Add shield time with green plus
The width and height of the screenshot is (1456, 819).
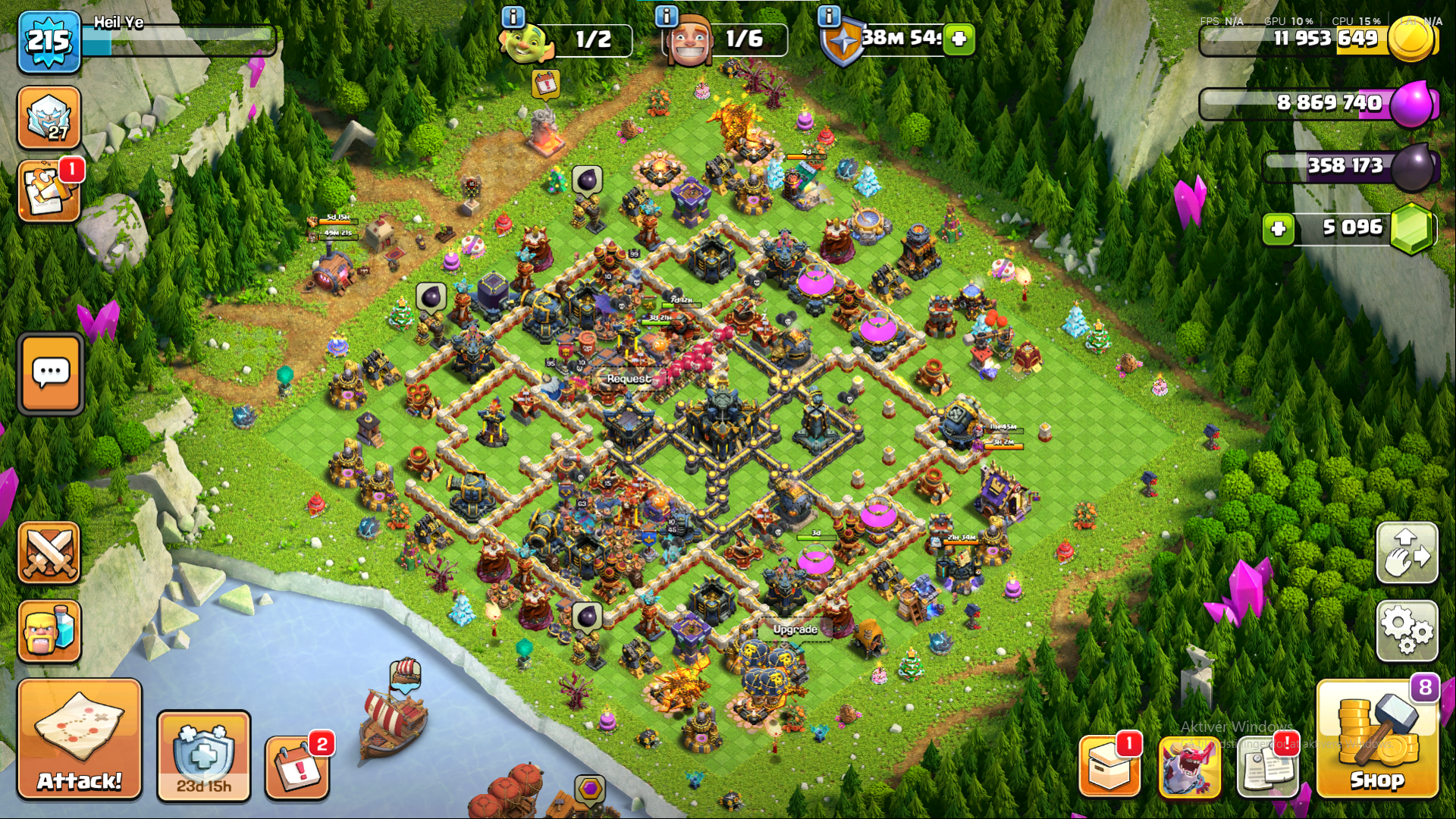coord(959,39)
